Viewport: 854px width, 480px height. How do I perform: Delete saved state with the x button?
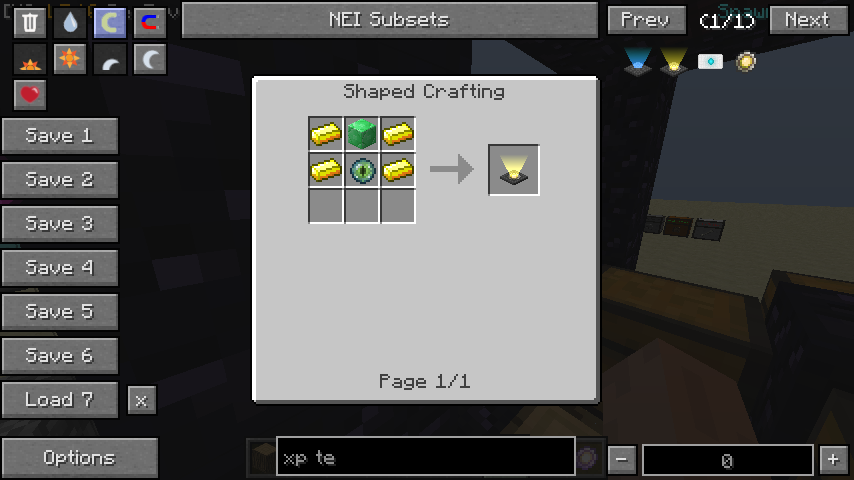[141, 400]
